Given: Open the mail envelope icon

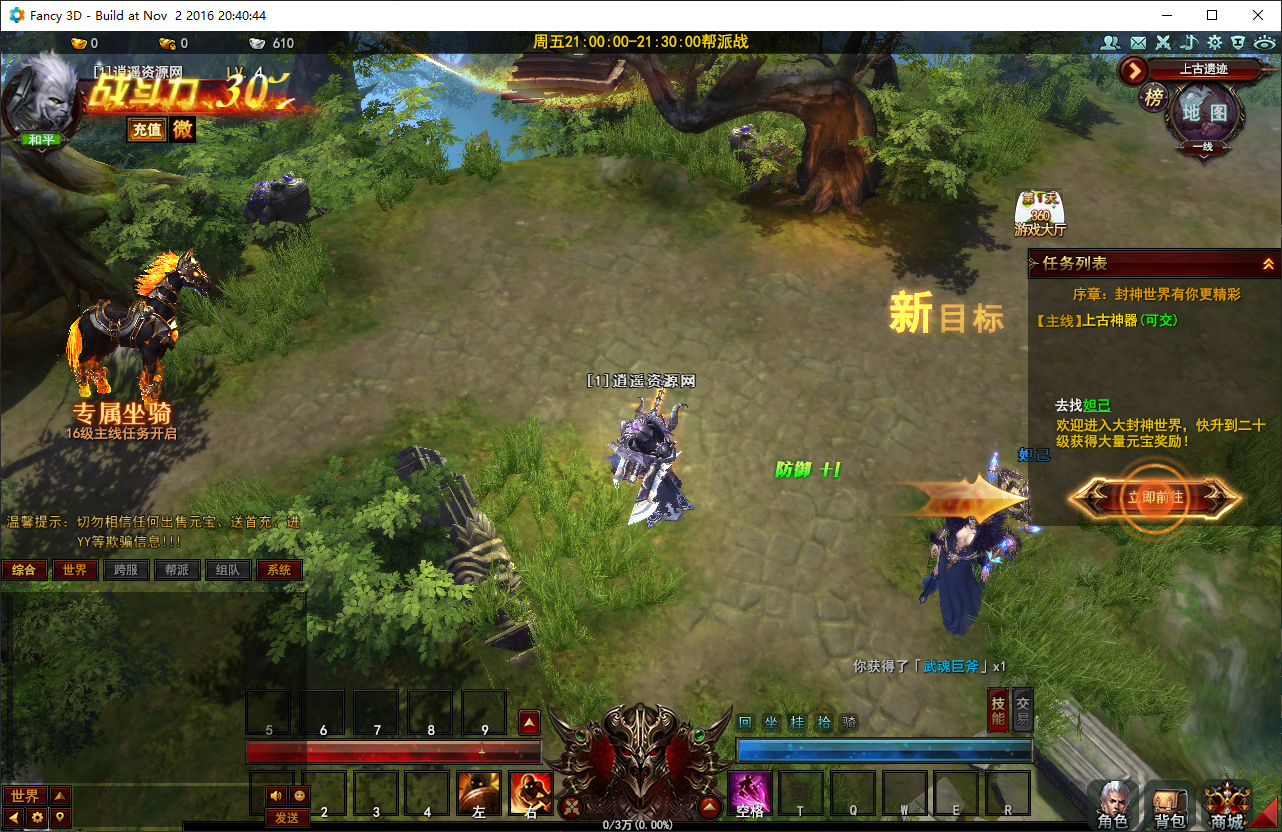Looking at the screenshot, I should tap(1137, 43).
